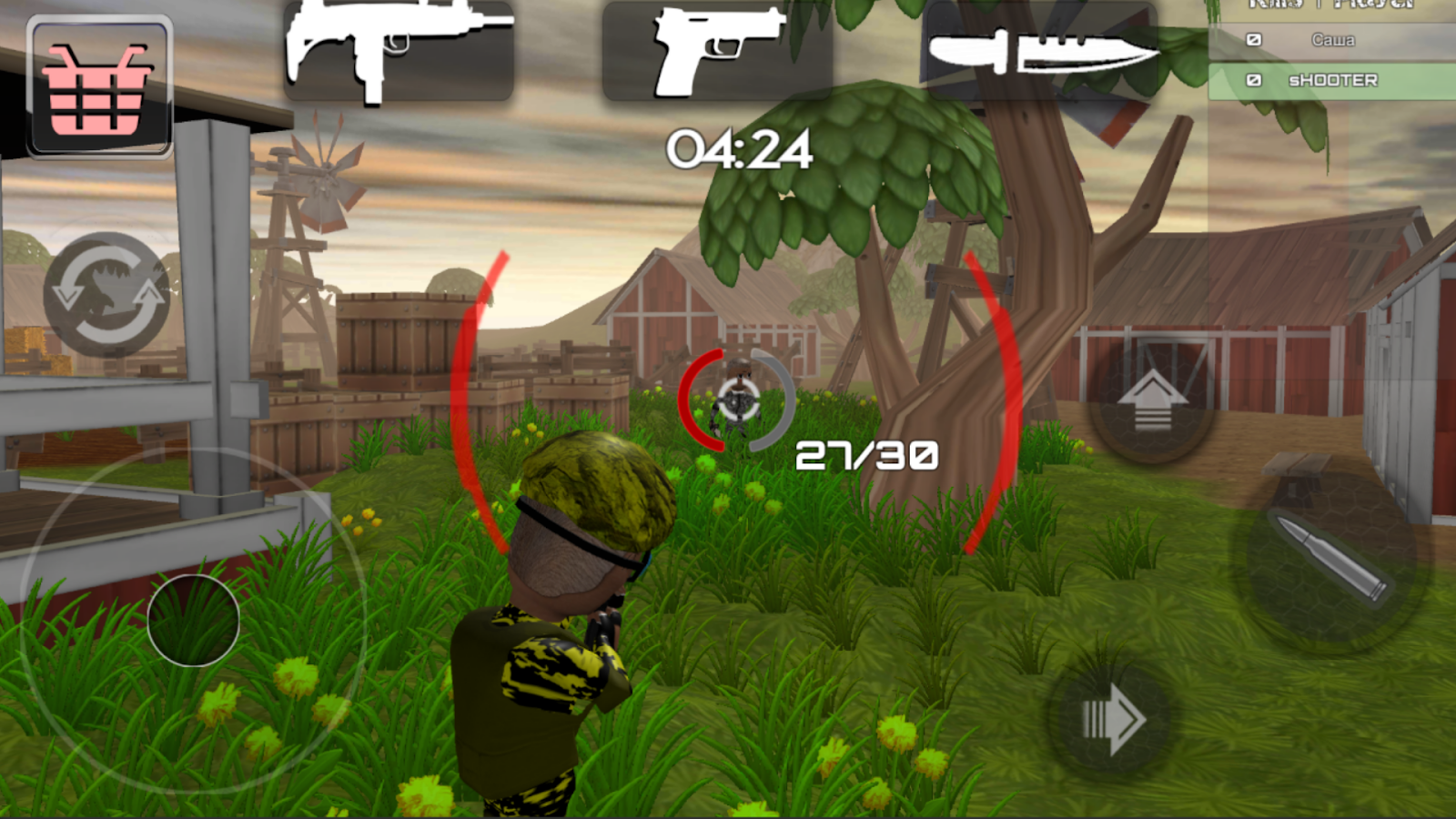Tap the circular weapon-switch arrows icon
The width and height of the screenshot is (1456, 819).
[x=109, y=291]
